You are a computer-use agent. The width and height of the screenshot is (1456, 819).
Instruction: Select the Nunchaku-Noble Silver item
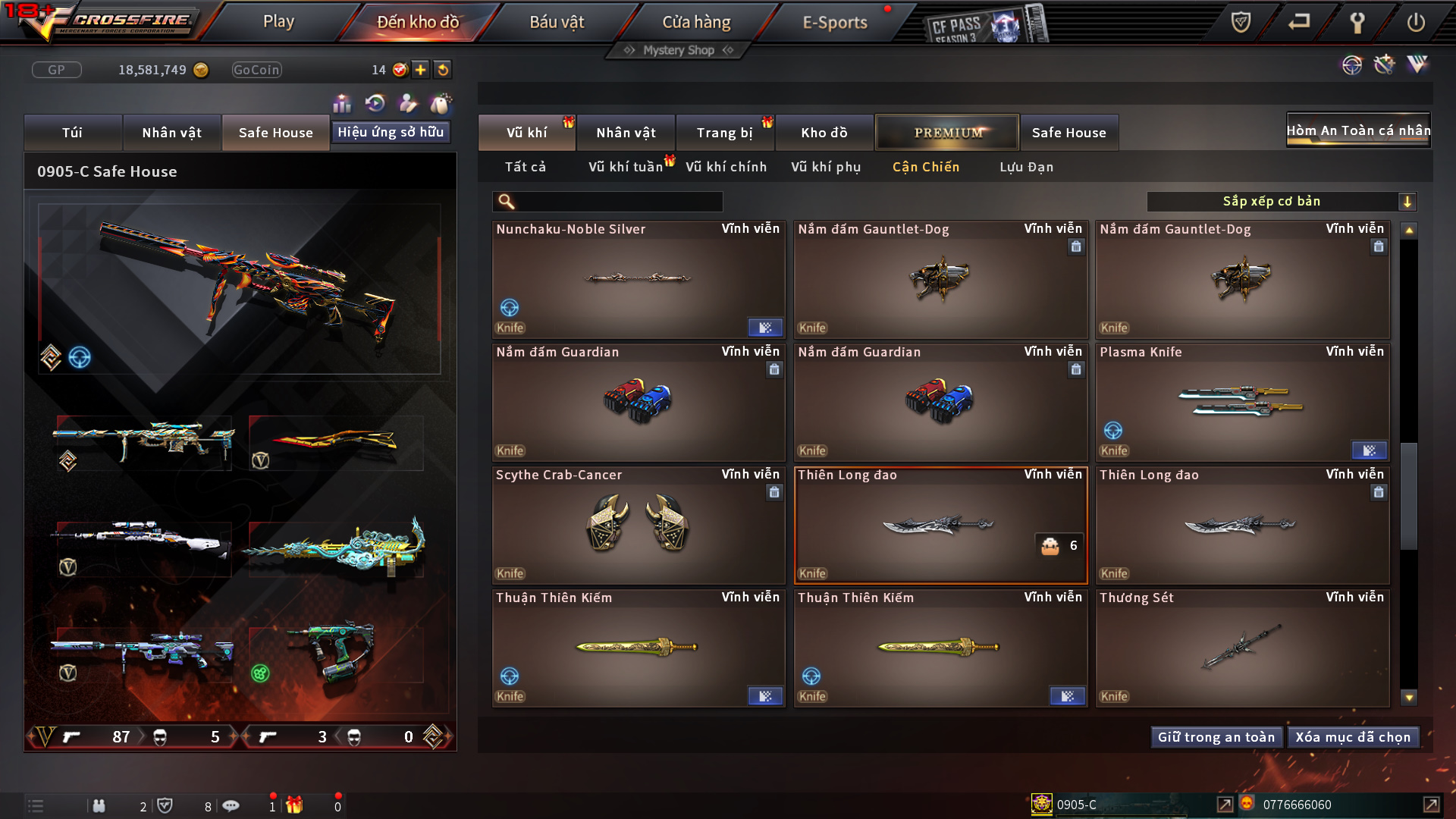[x=638, y=280]
